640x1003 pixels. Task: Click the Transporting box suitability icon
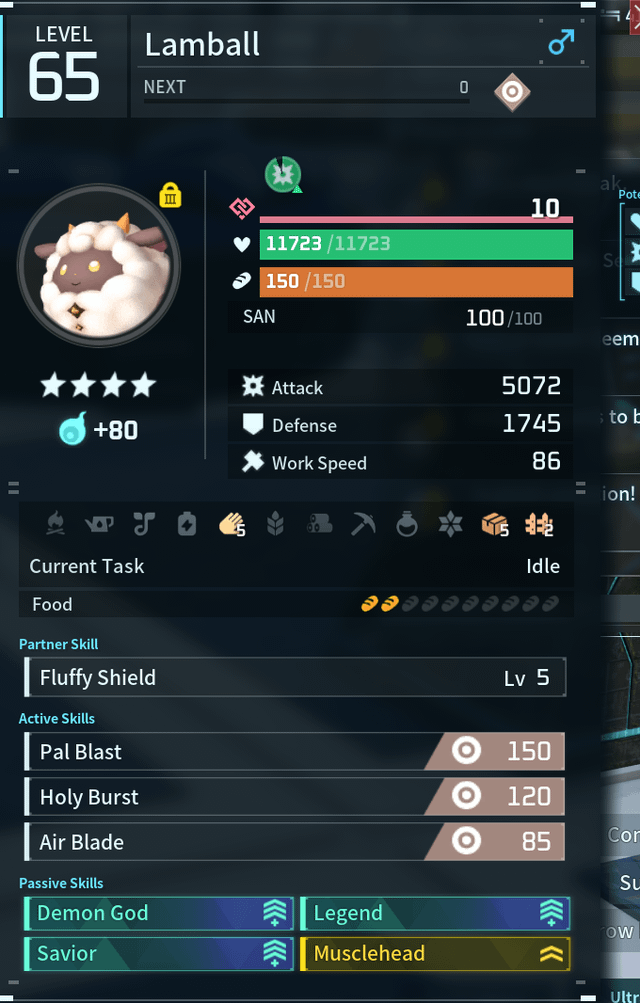(495, 524)
